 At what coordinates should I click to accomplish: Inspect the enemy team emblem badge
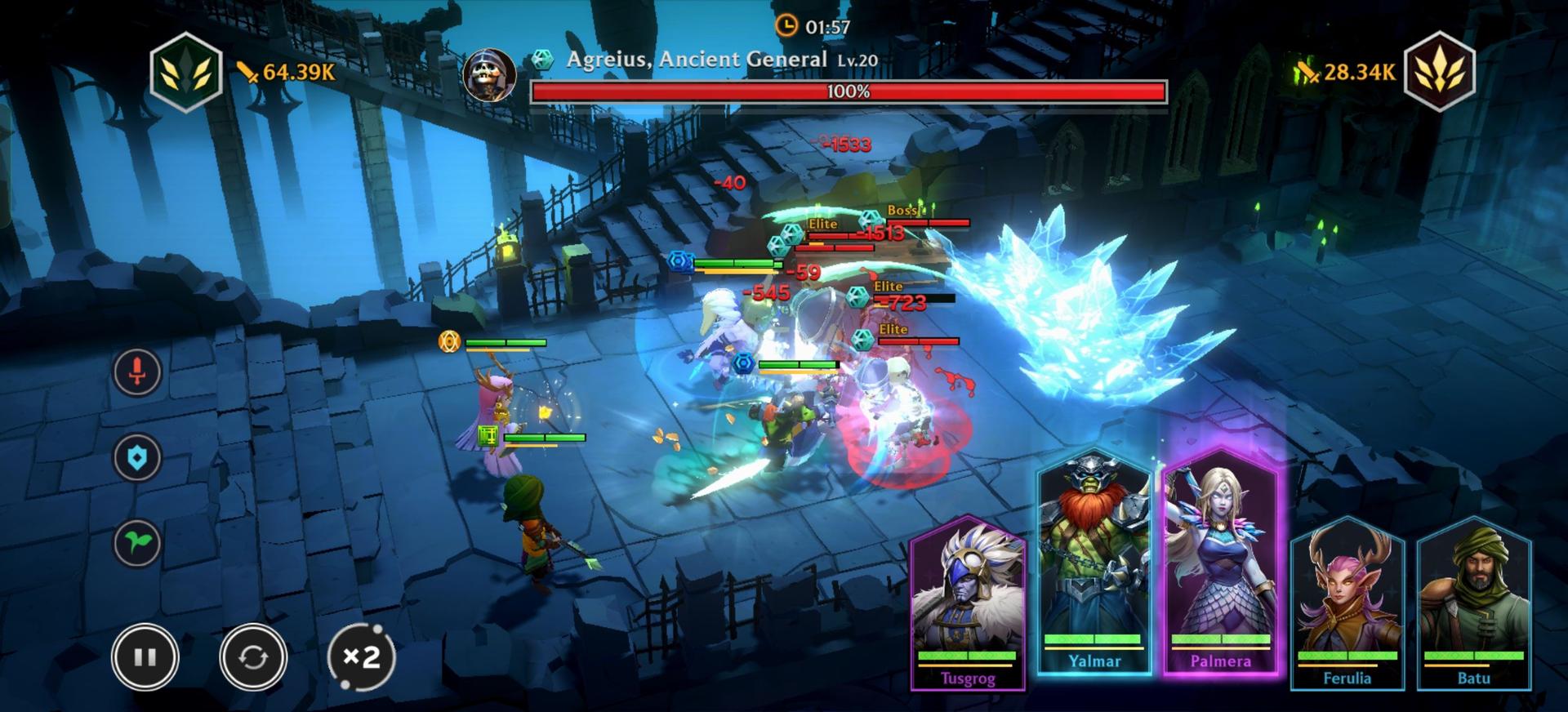tap(1439, 72)
